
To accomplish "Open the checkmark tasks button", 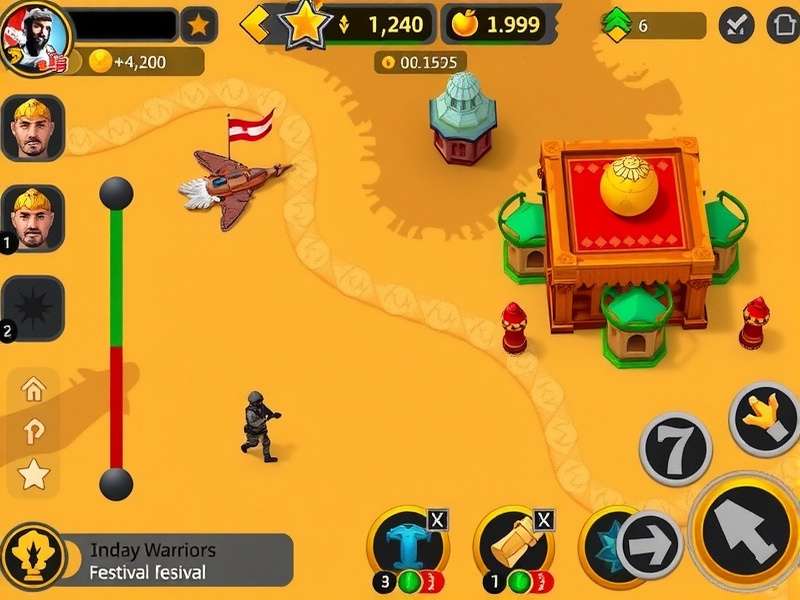I will coord(736,25).
